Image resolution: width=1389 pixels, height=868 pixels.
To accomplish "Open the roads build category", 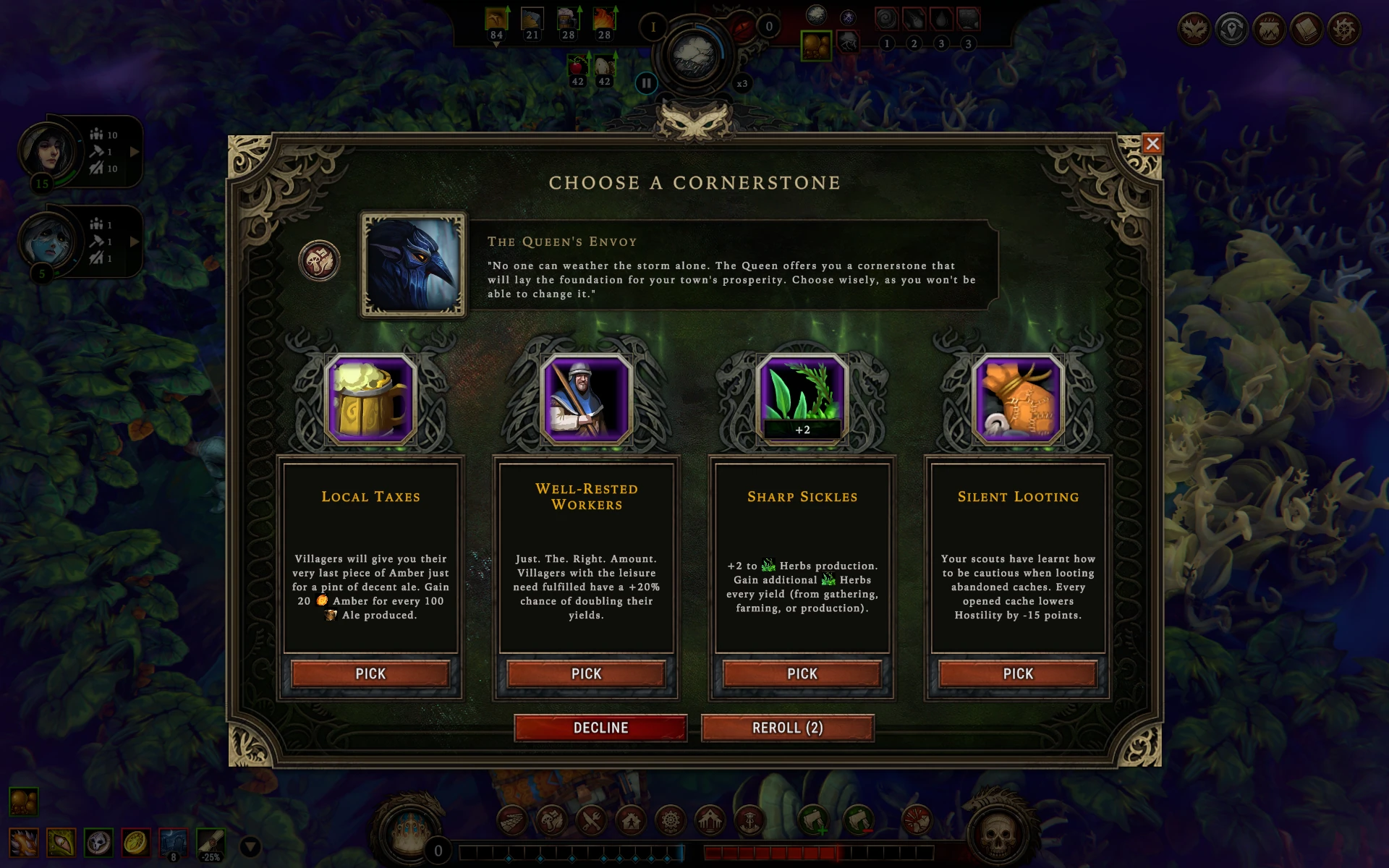I will point(512,821).
